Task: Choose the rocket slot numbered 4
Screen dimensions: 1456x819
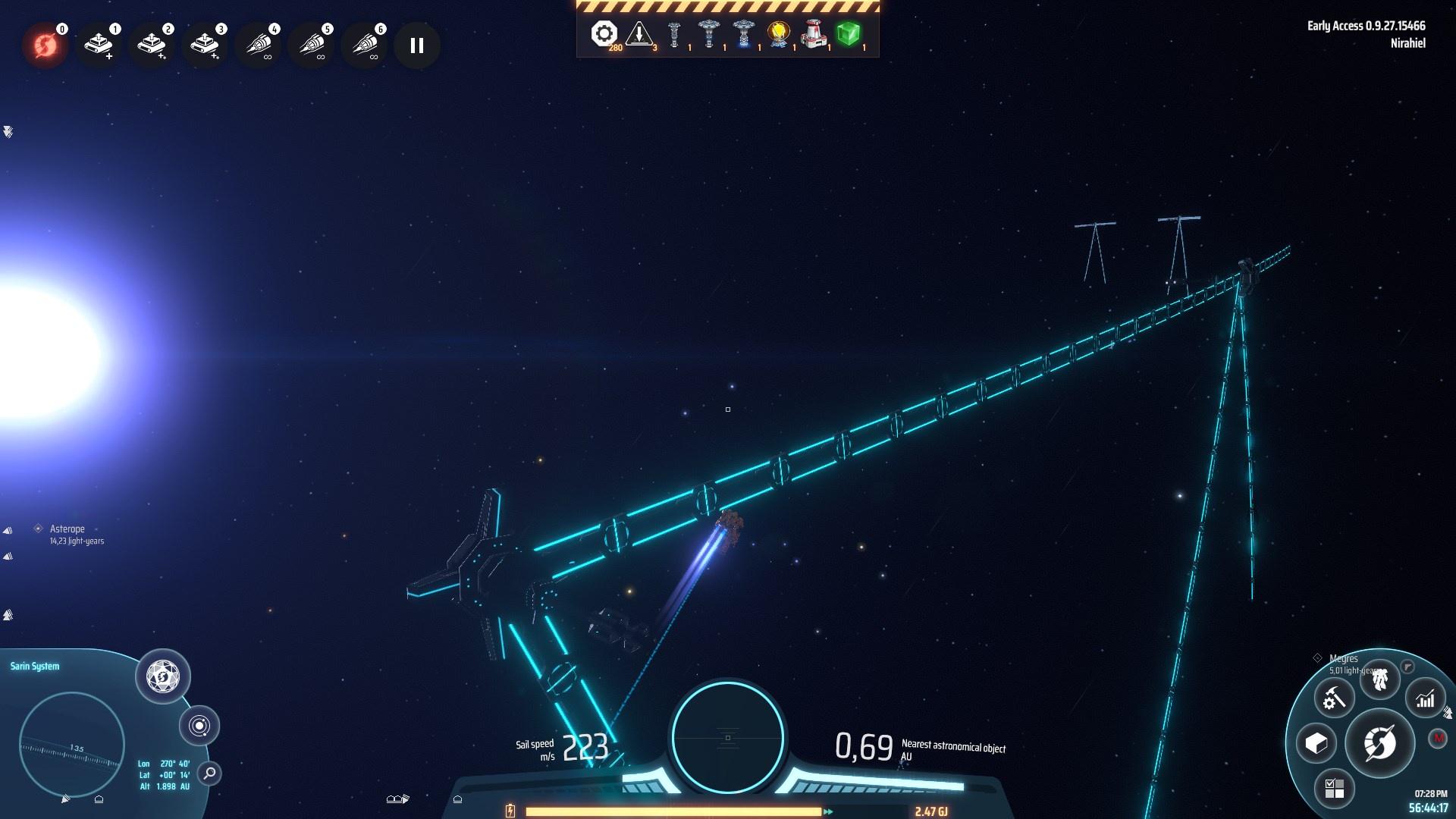Action: 258,45
